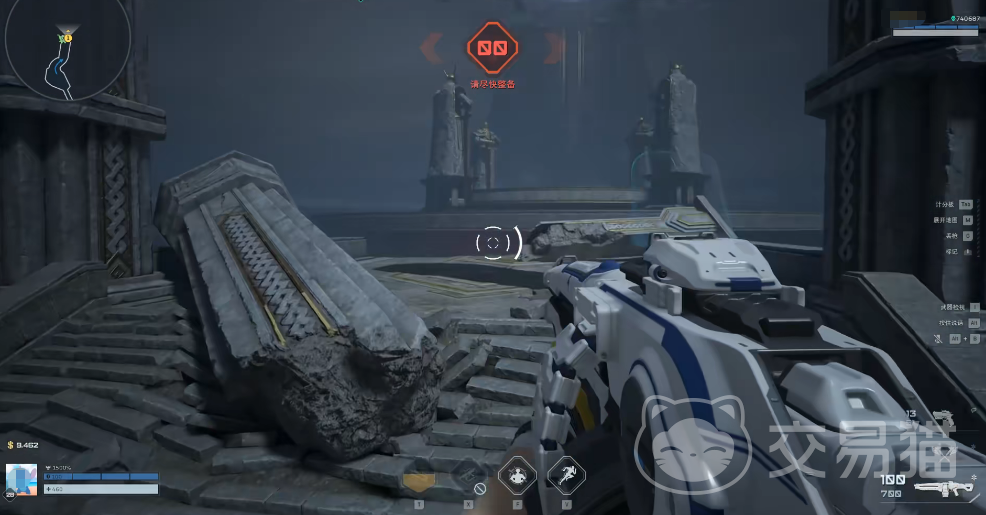Activate the sprinting figure ability

click(x=566, y=475)
